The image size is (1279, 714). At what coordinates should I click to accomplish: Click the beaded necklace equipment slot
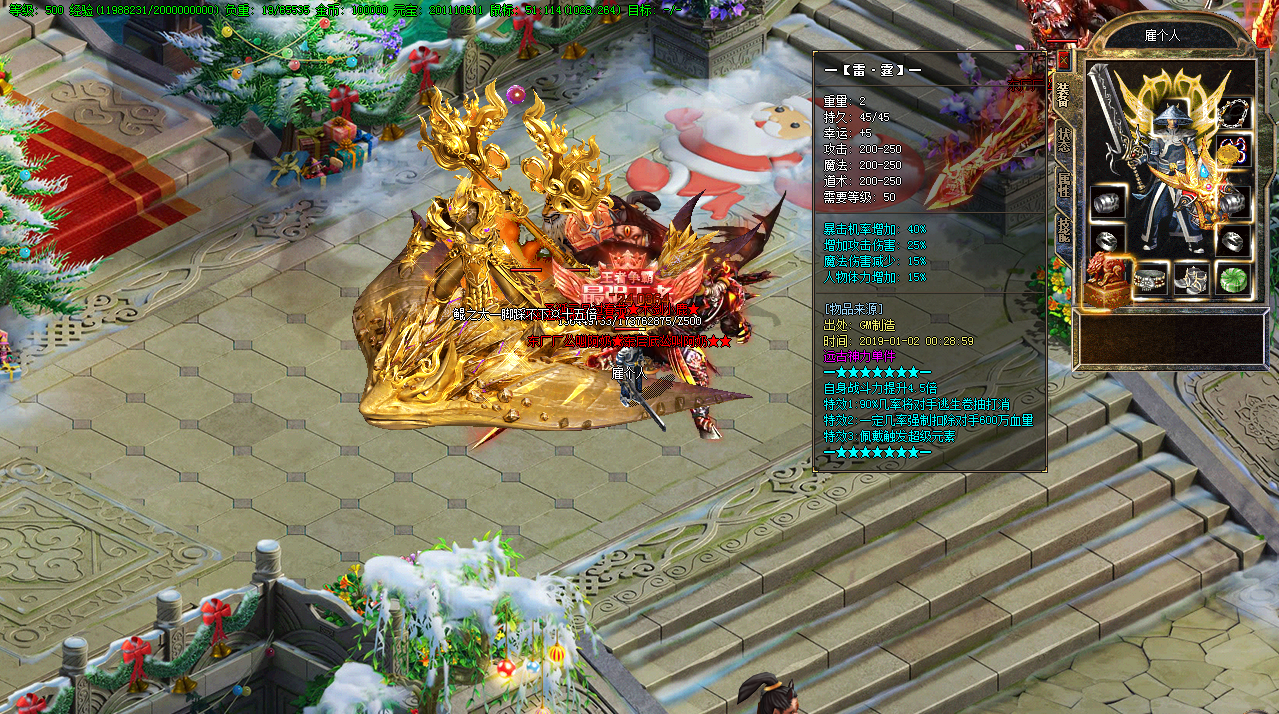(1235, 114)
